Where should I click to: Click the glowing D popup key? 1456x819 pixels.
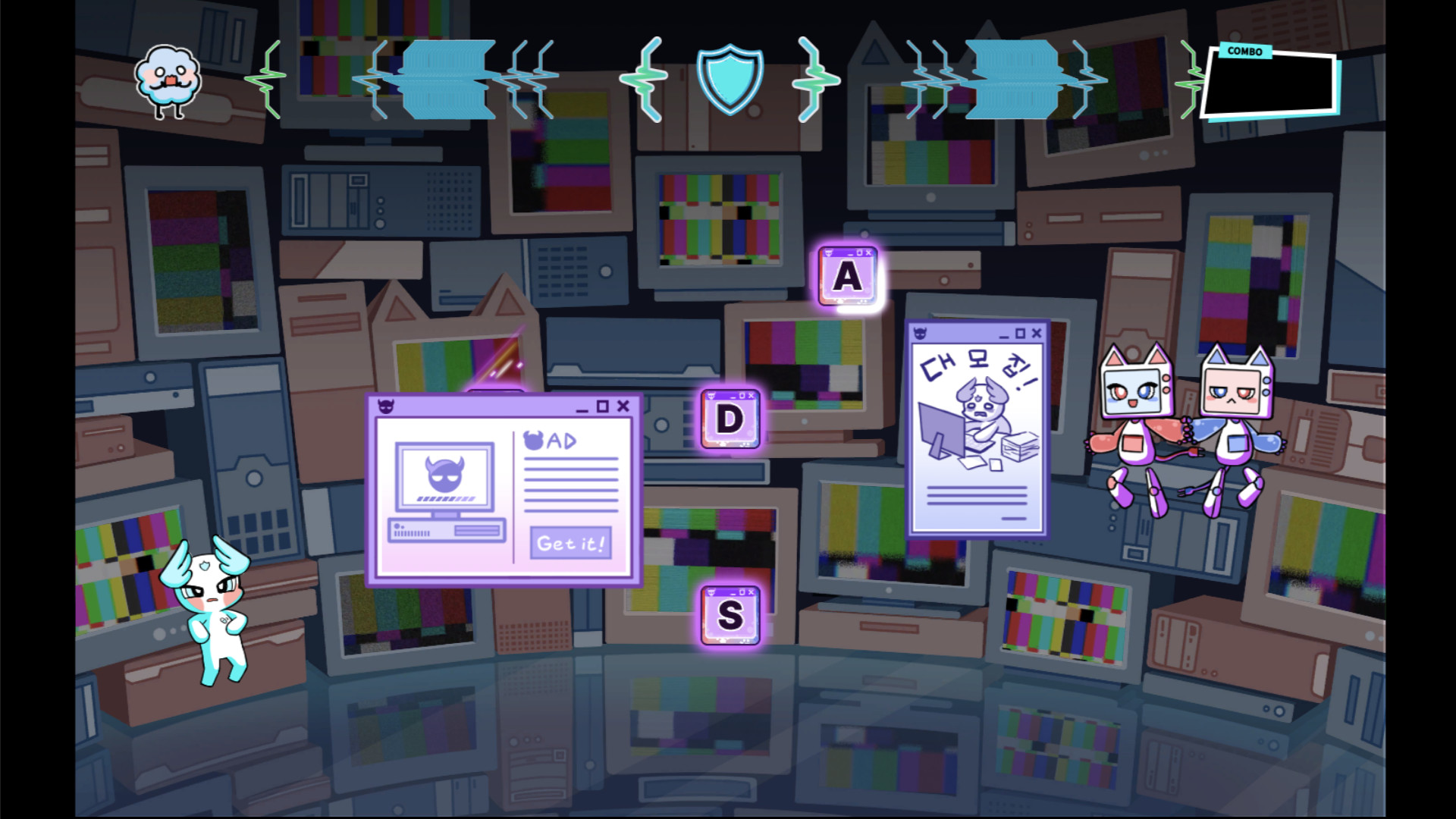point(730,419)
